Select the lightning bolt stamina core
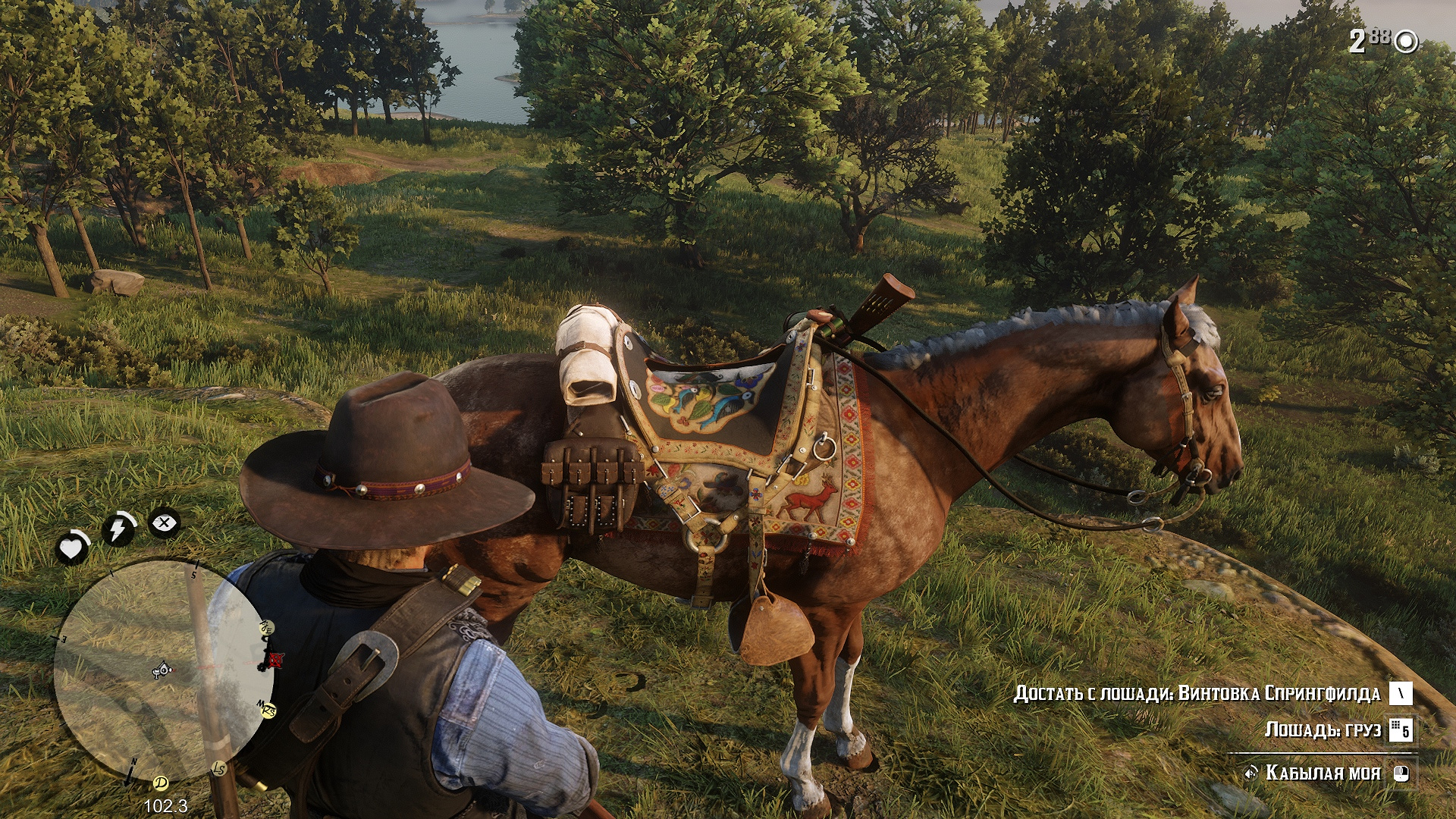 click(x=118, y=529)
